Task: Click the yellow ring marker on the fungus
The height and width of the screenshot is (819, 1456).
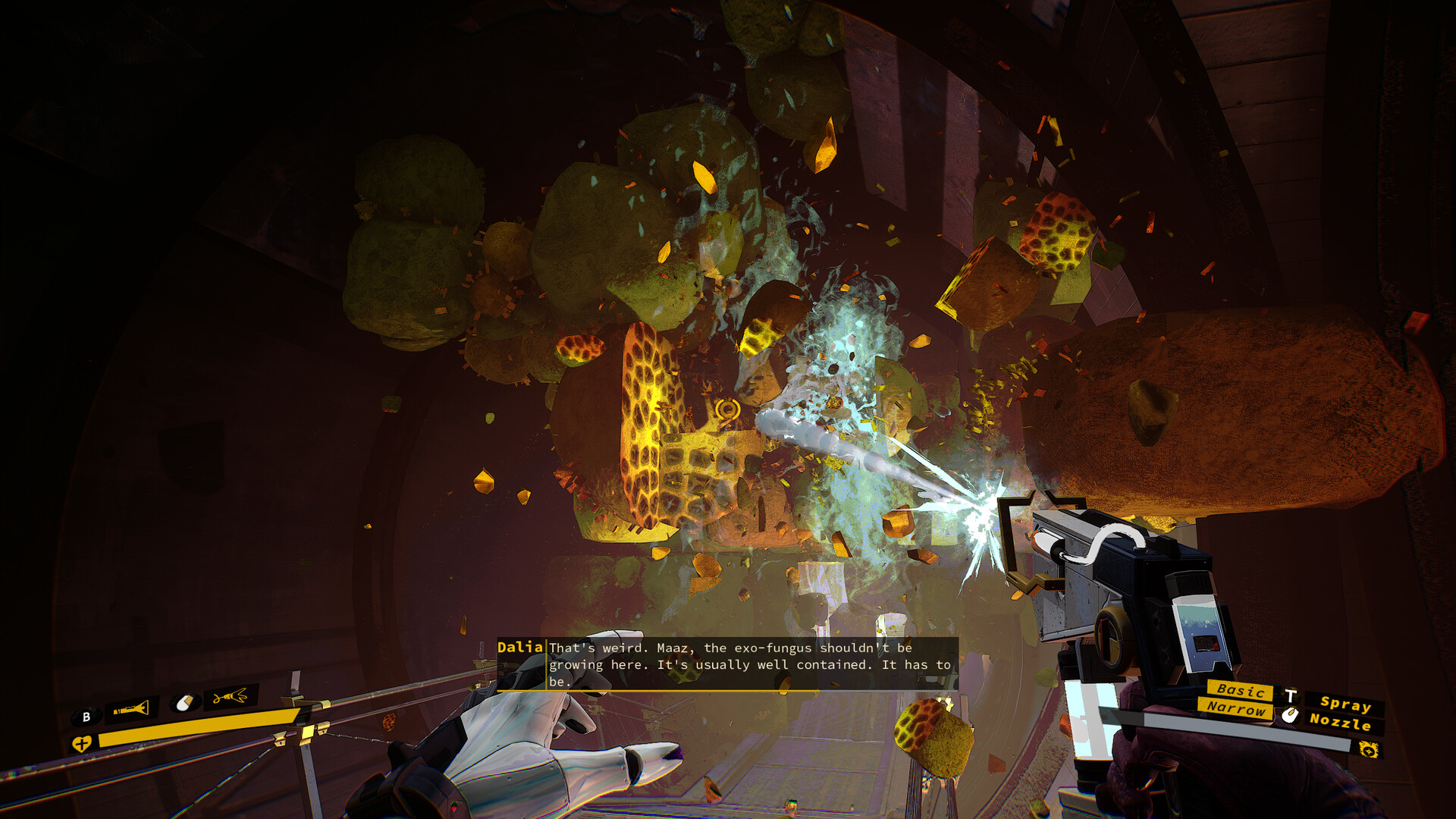Action: coord(730,409)
